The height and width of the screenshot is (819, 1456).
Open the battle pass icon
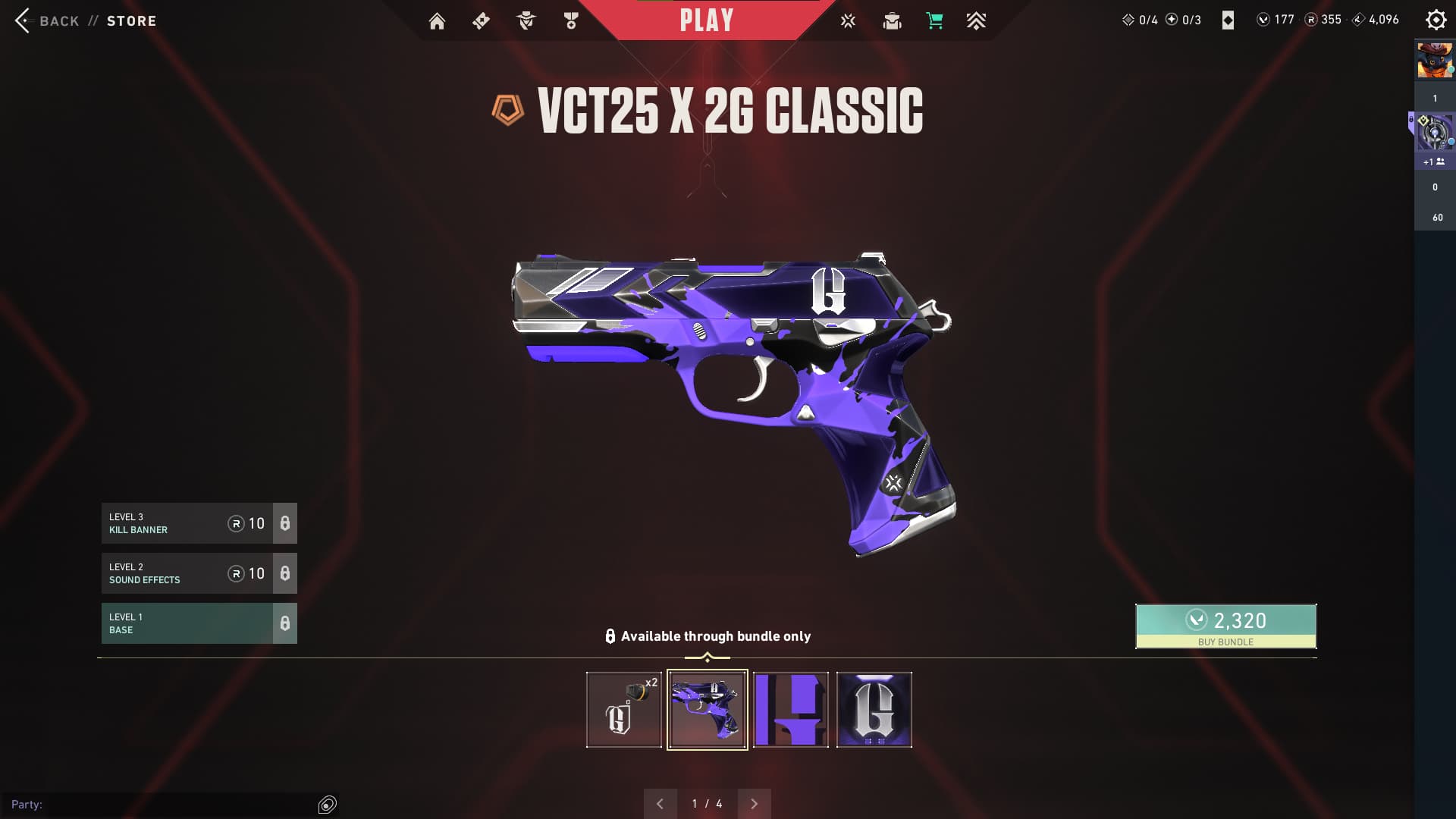pyautogui.click(x=481, y=21)
